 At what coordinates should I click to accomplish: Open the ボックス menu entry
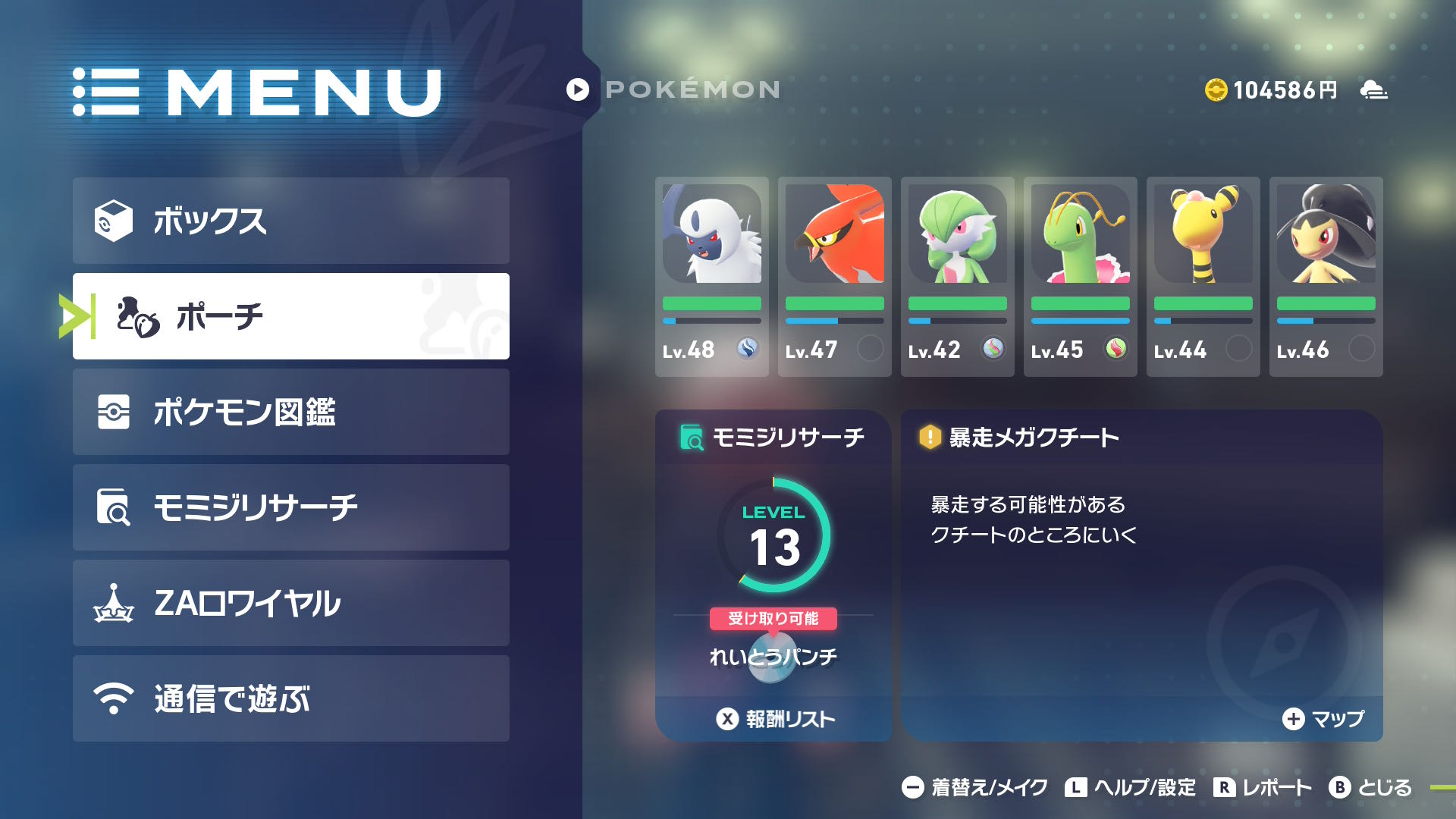click(291, 221)
